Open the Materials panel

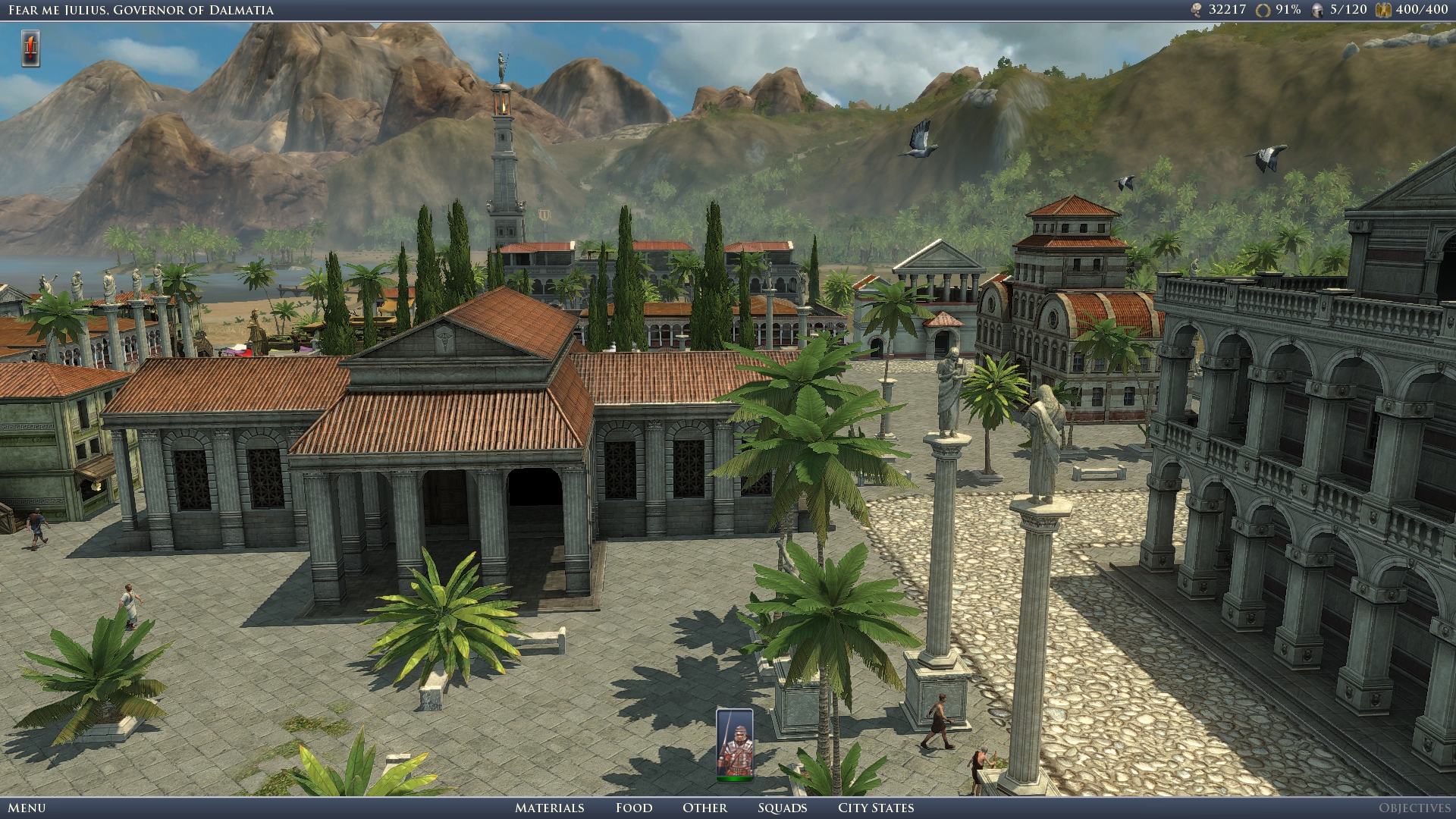[x=549, y=808]
